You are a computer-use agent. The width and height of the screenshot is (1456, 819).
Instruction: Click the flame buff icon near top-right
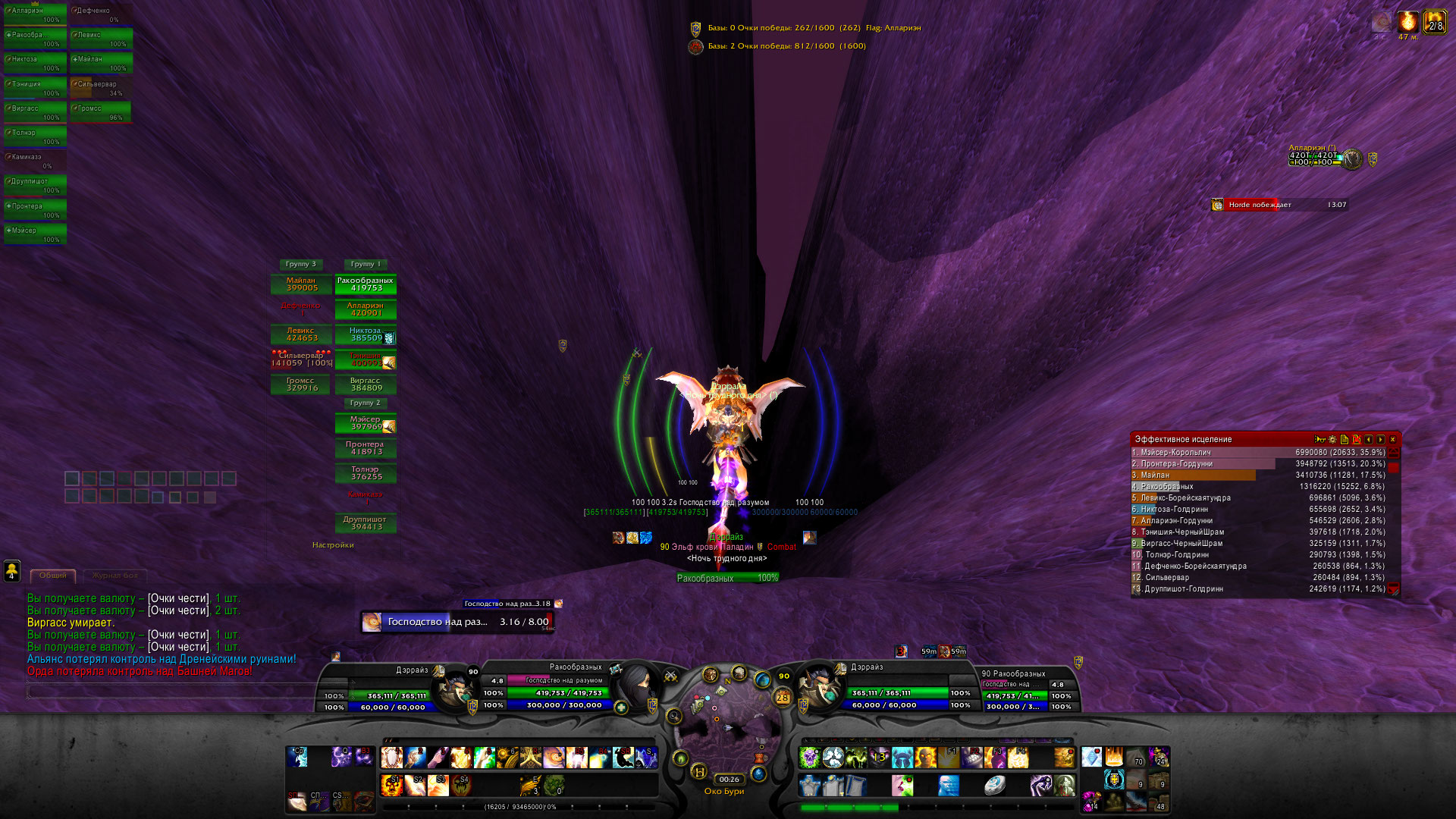click(x=1408, y=22)
